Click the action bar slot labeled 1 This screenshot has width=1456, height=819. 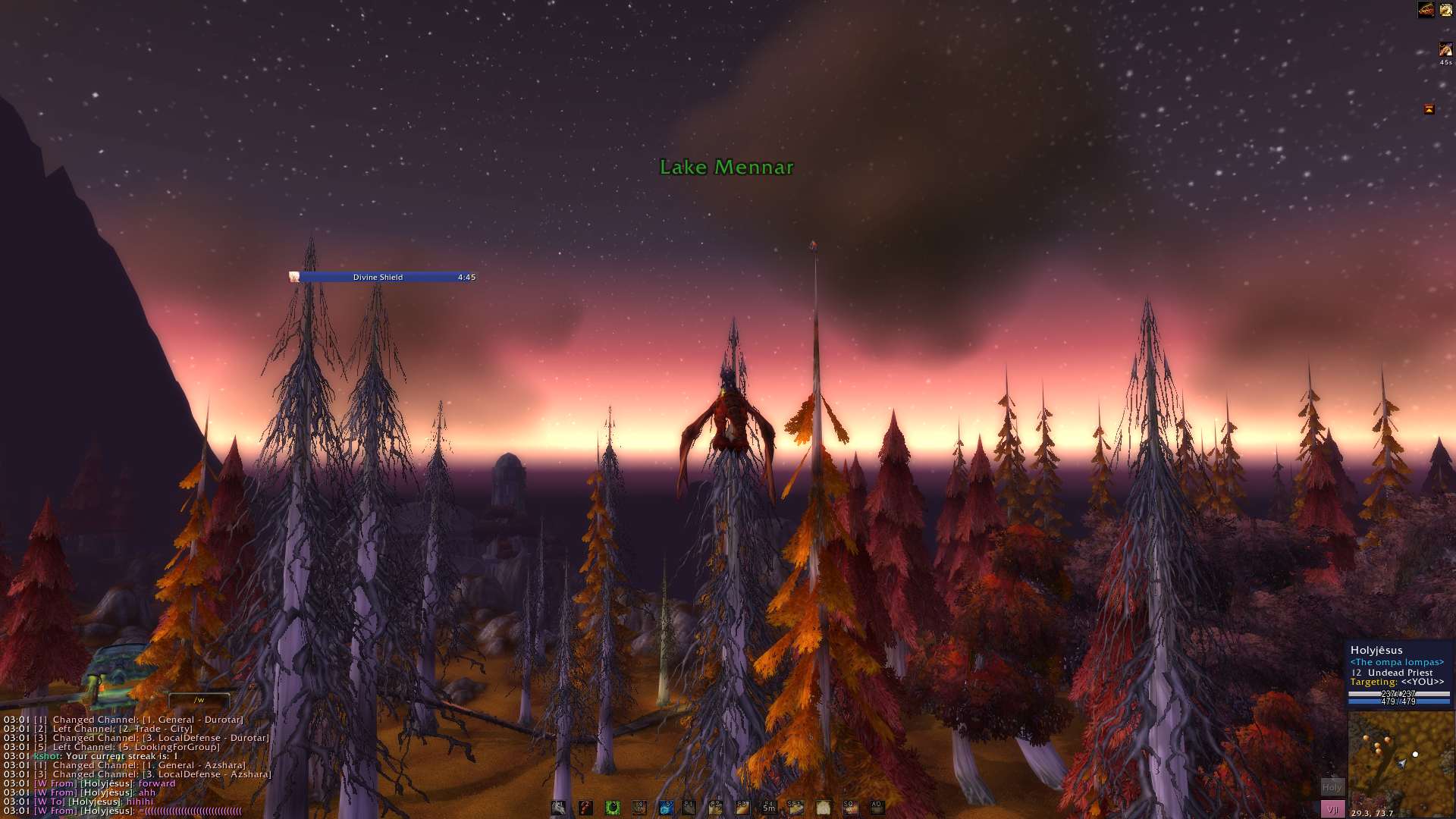click(558, 808)
